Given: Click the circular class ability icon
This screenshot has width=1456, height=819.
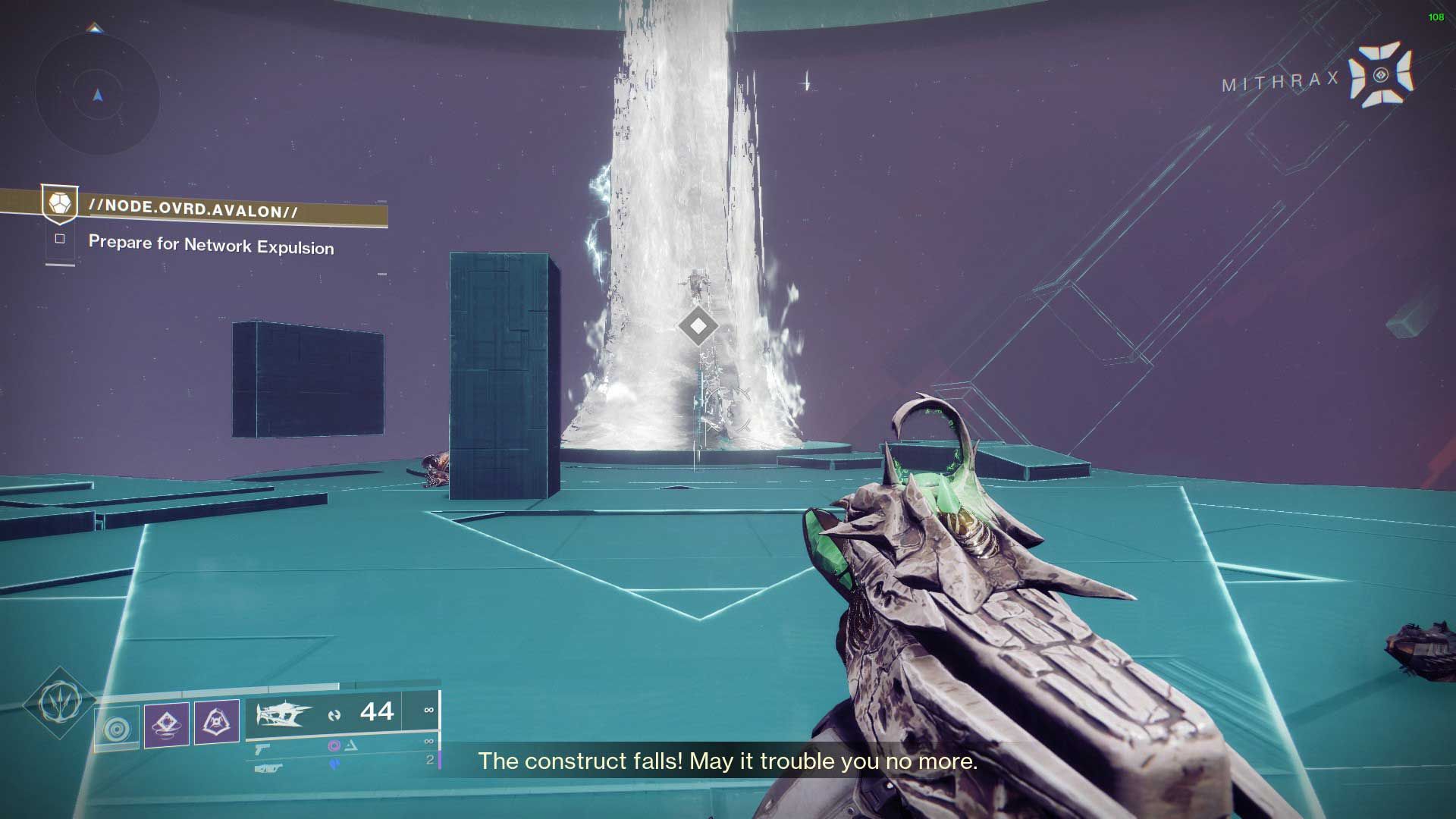Looking at the screenshot, I should click(117, 726).
